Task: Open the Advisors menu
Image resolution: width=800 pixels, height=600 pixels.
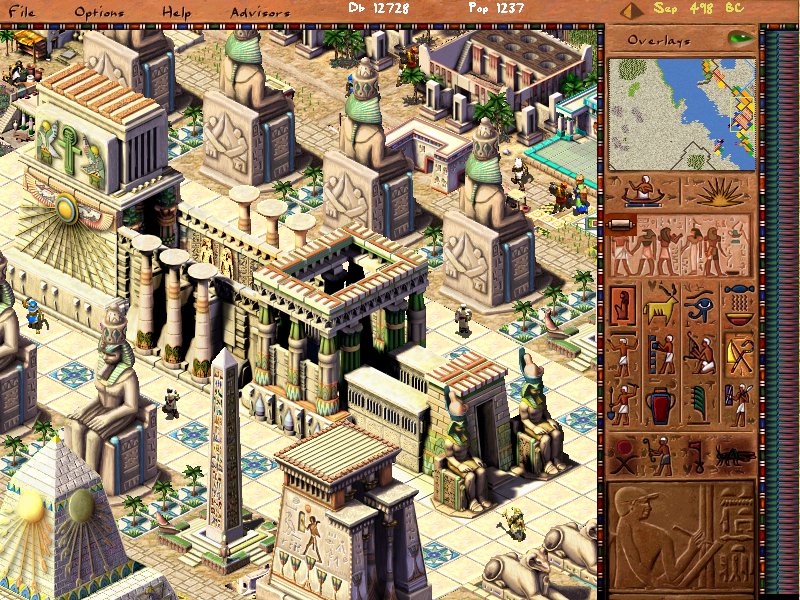Action: coord(260,12)
